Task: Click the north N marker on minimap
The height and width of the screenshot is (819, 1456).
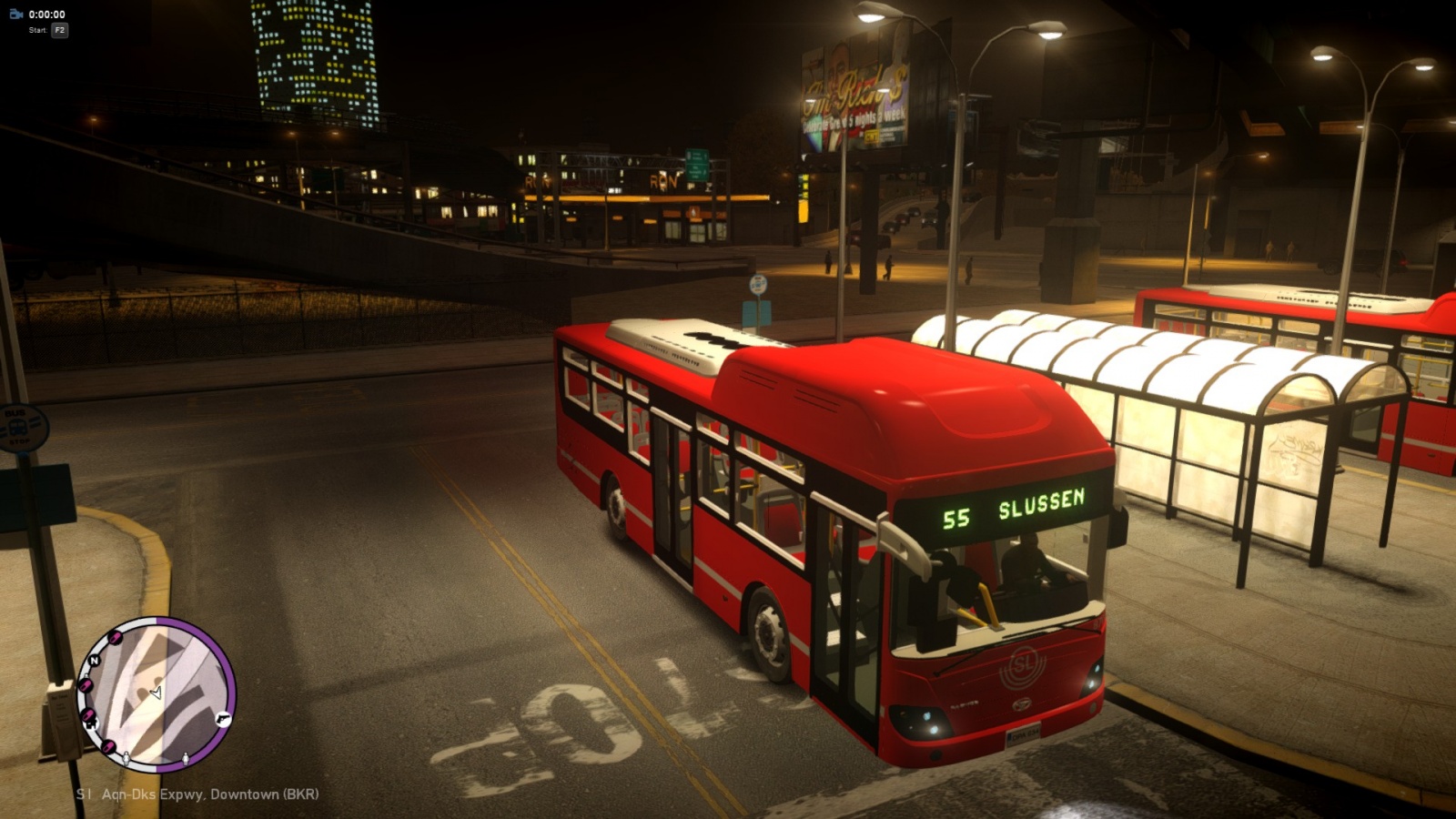Action: 94,661
